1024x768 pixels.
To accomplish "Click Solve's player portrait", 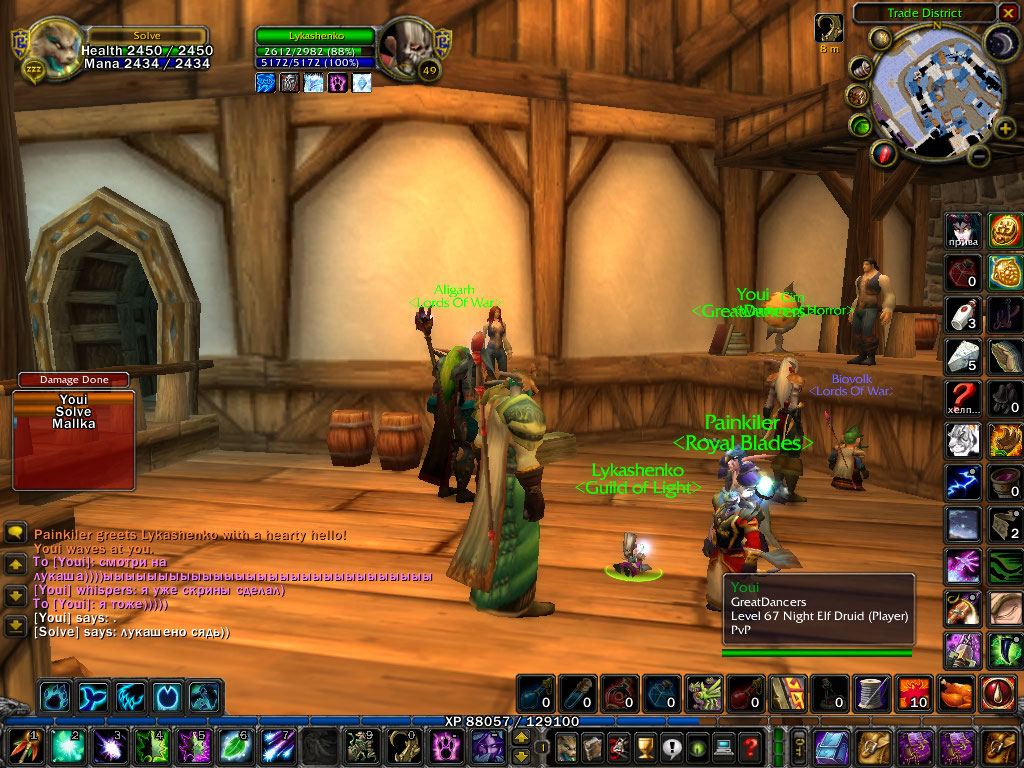I will click(x=51, y=47).
